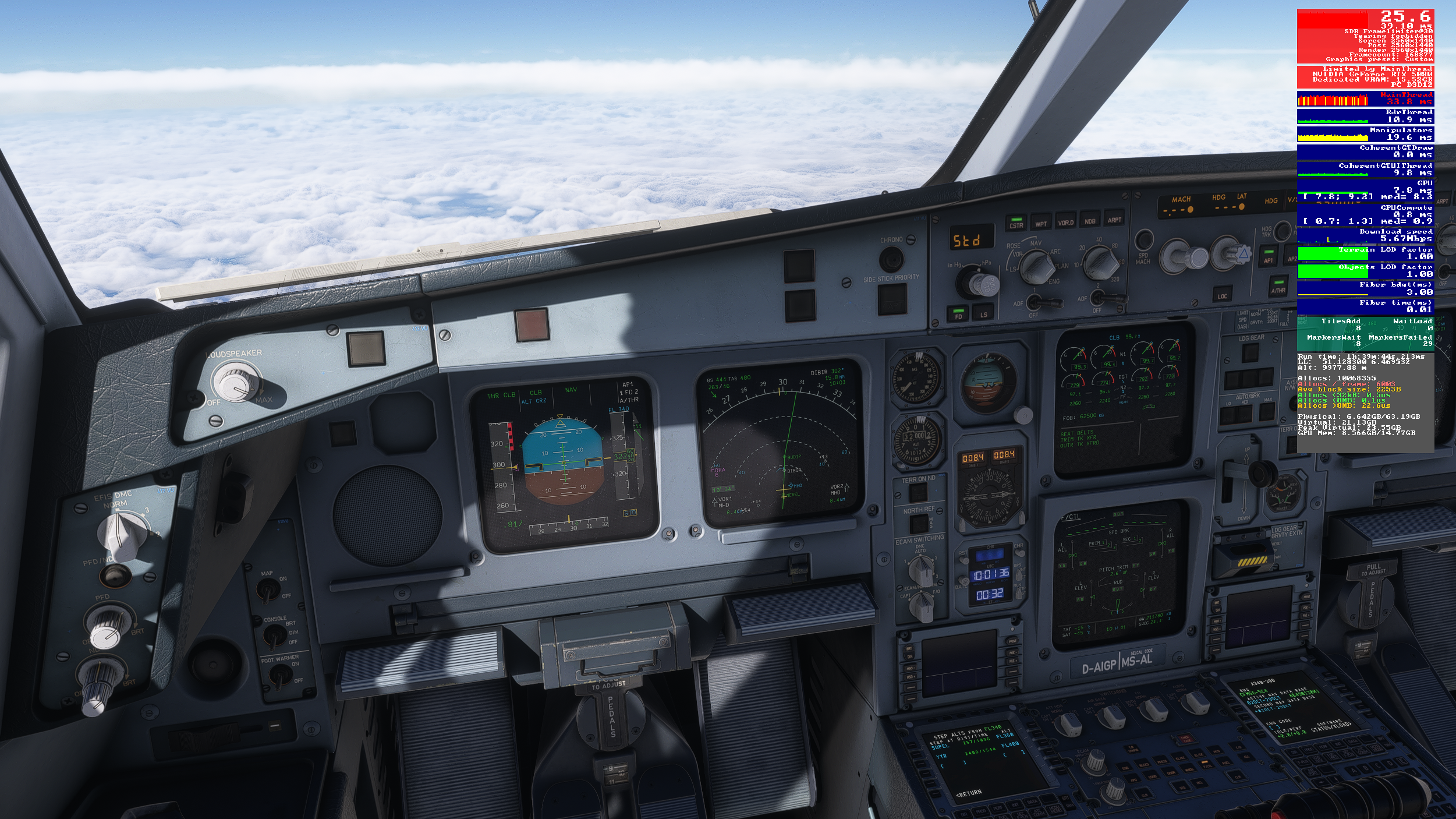Arm the LOC button
The height and width of the screenshot is (819, 1456).
[x=1223, y=294]
